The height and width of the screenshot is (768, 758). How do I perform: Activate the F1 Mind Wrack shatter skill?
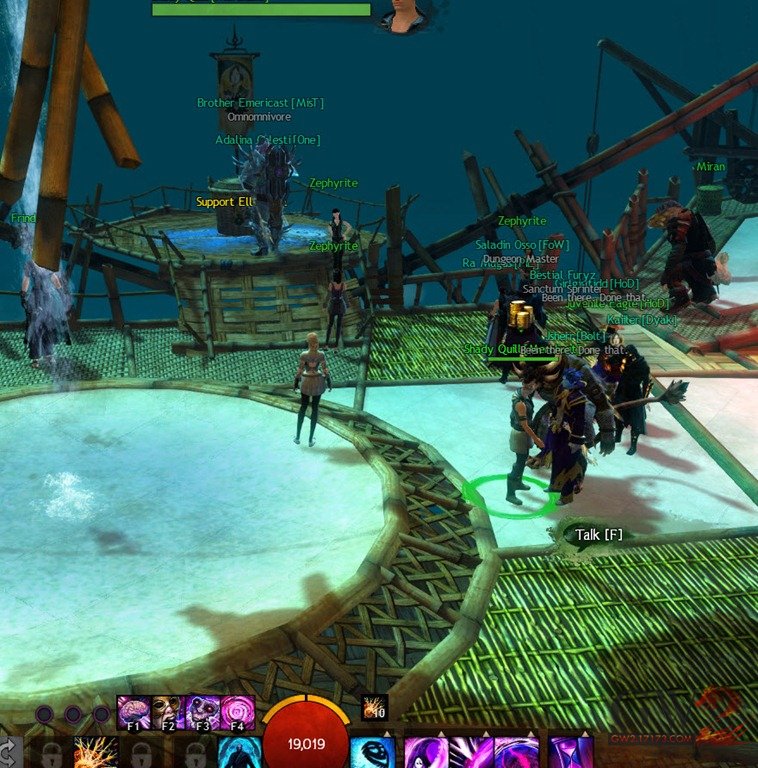click(x=134, y=713)
